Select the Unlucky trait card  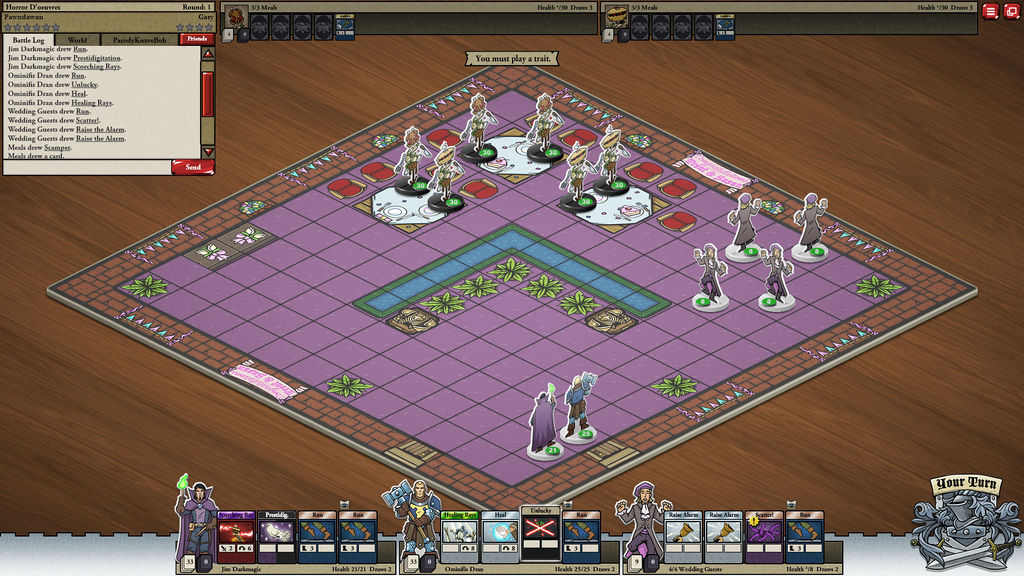540,526
